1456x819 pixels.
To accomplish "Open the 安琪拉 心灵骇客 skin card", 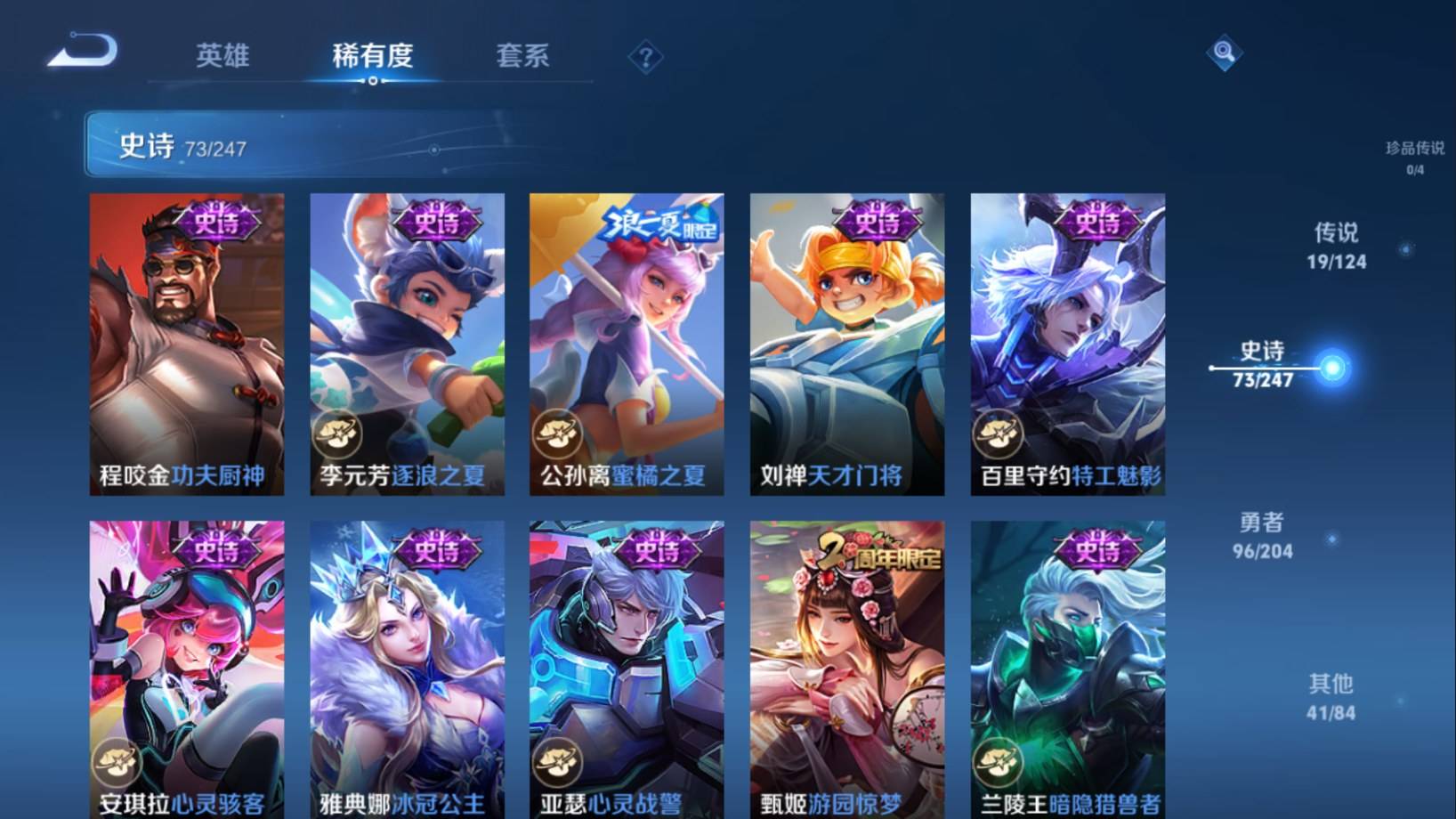I will [x=187, y=669].
